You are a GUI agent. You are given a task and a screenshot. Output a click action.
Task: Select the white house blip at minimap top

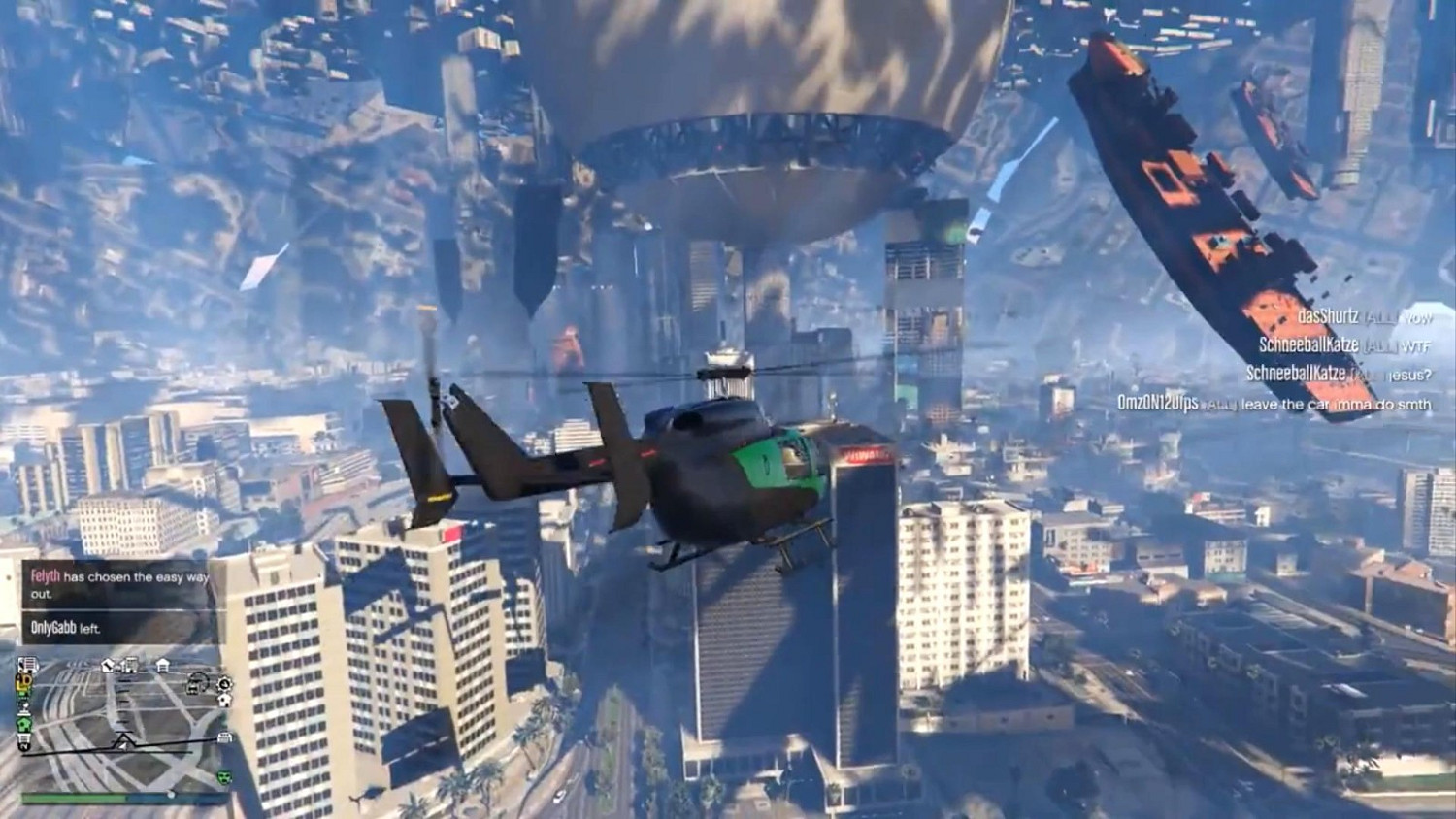162,664
